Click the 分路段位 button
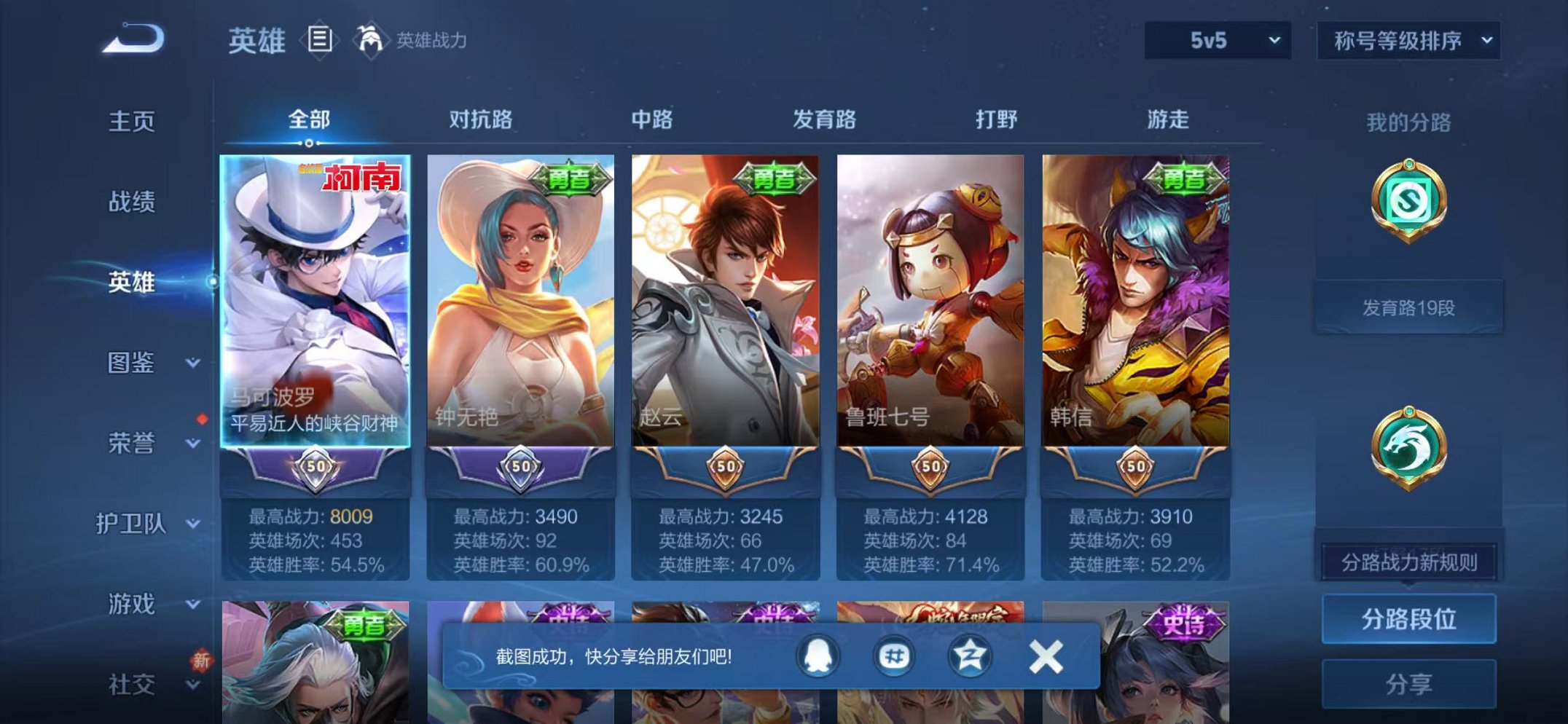 (1410, 619)
